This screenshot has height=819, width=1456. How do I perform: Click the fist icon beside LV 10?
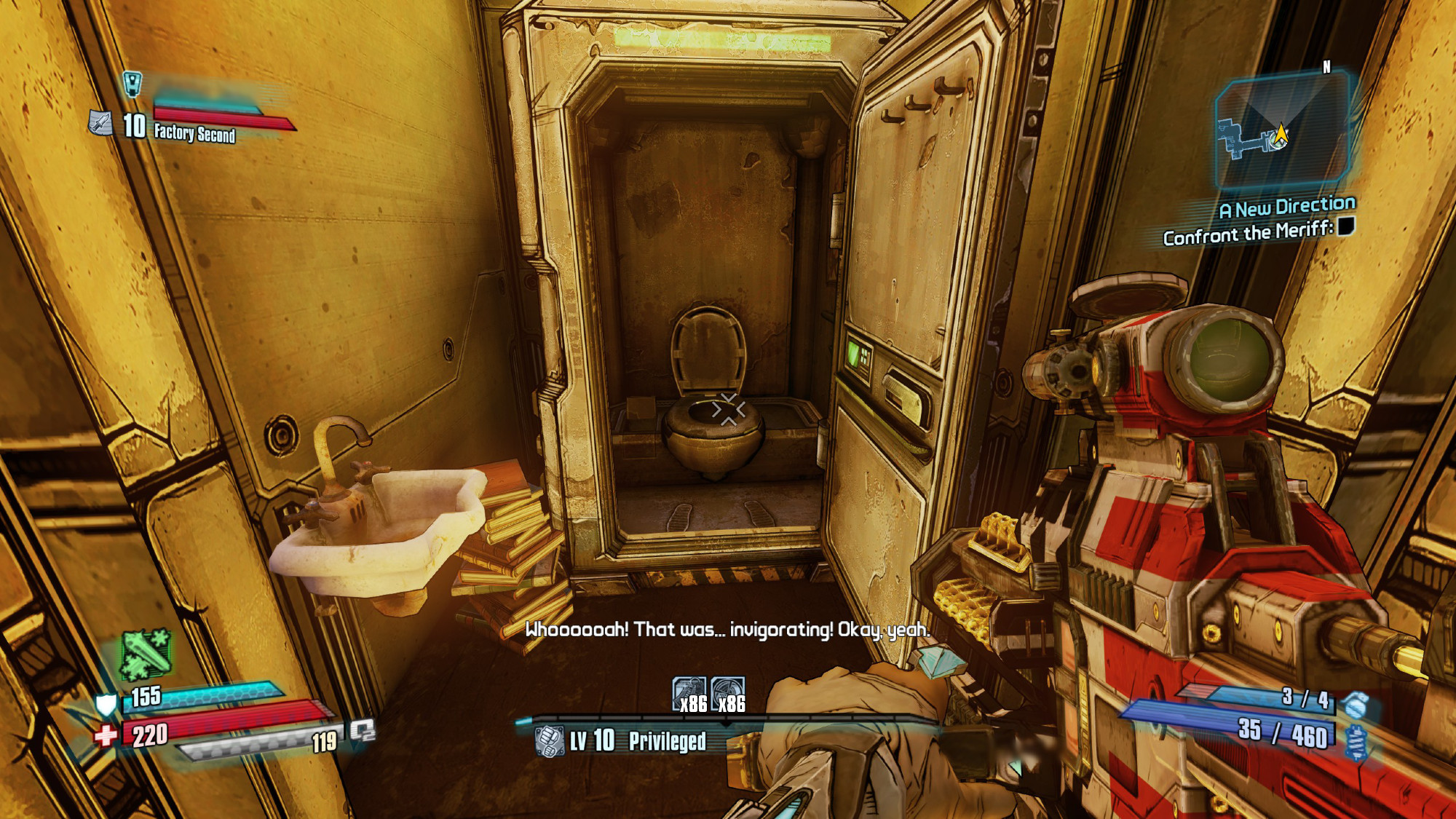(x=549, y=741)
